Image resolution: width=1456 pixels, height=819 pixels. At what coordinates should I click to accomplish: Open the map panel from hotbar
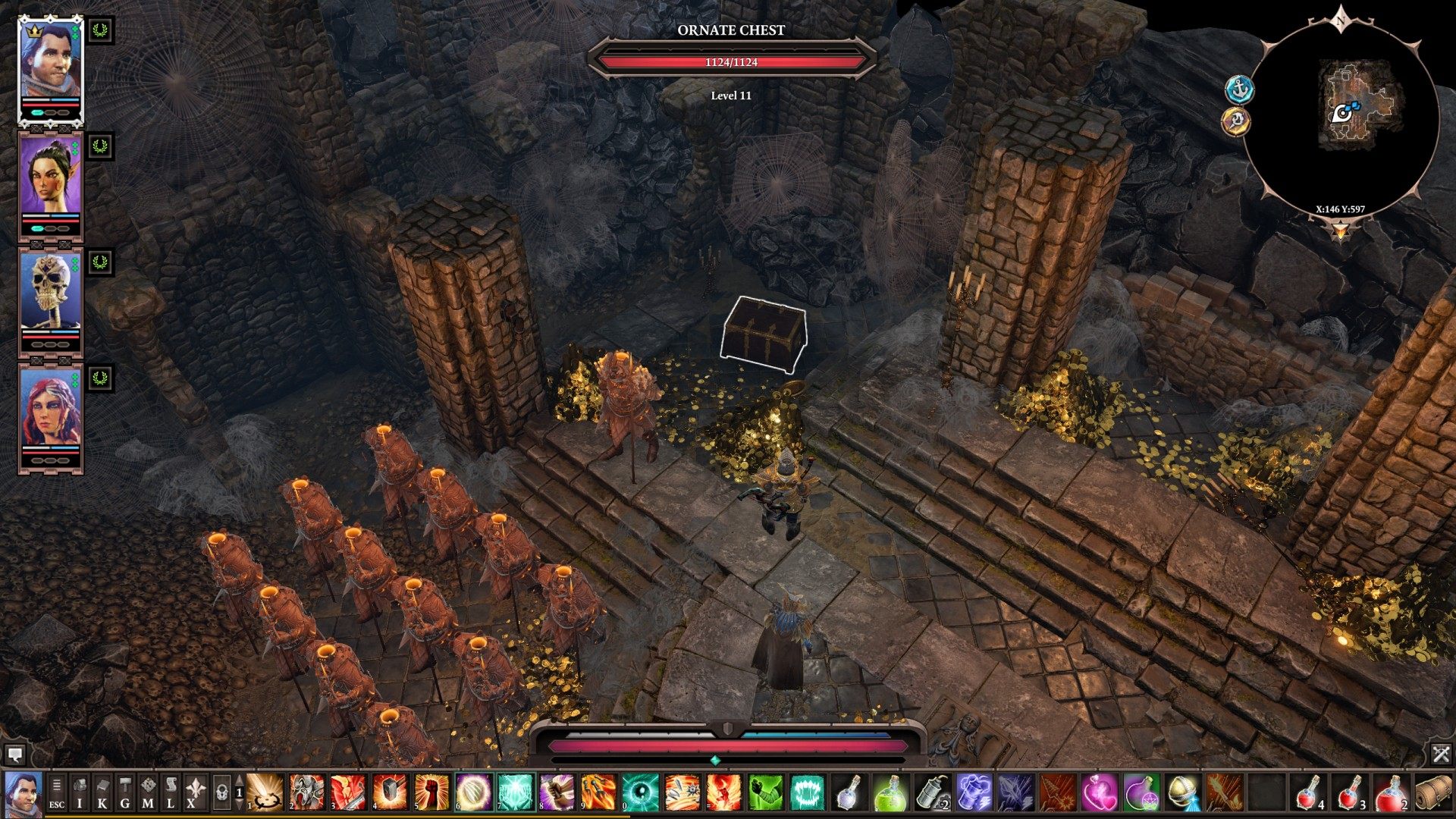point(148,792)
